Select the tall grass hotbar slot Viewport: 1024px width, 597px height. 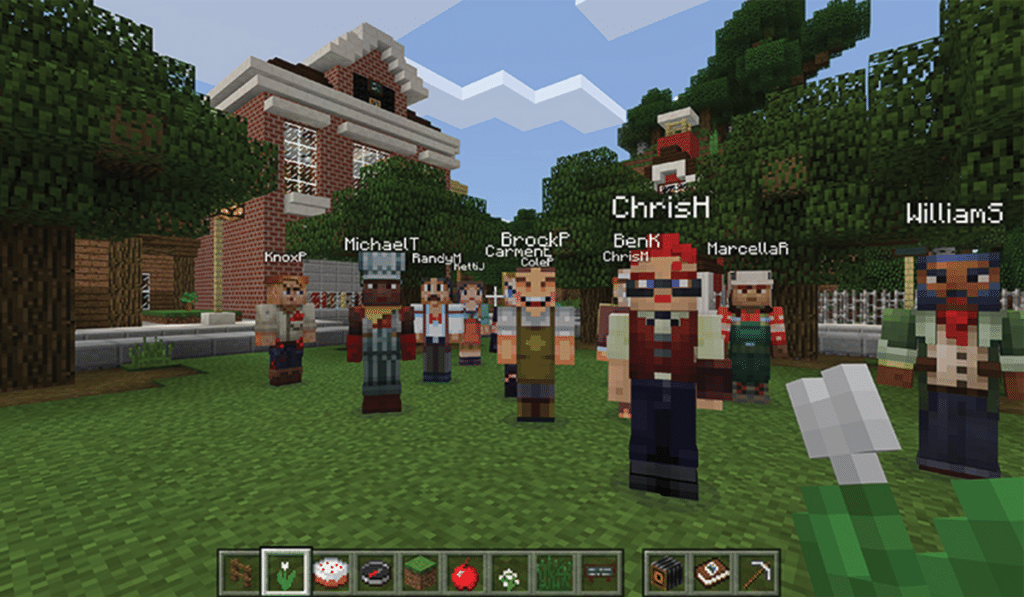click(x=554, y=572)
